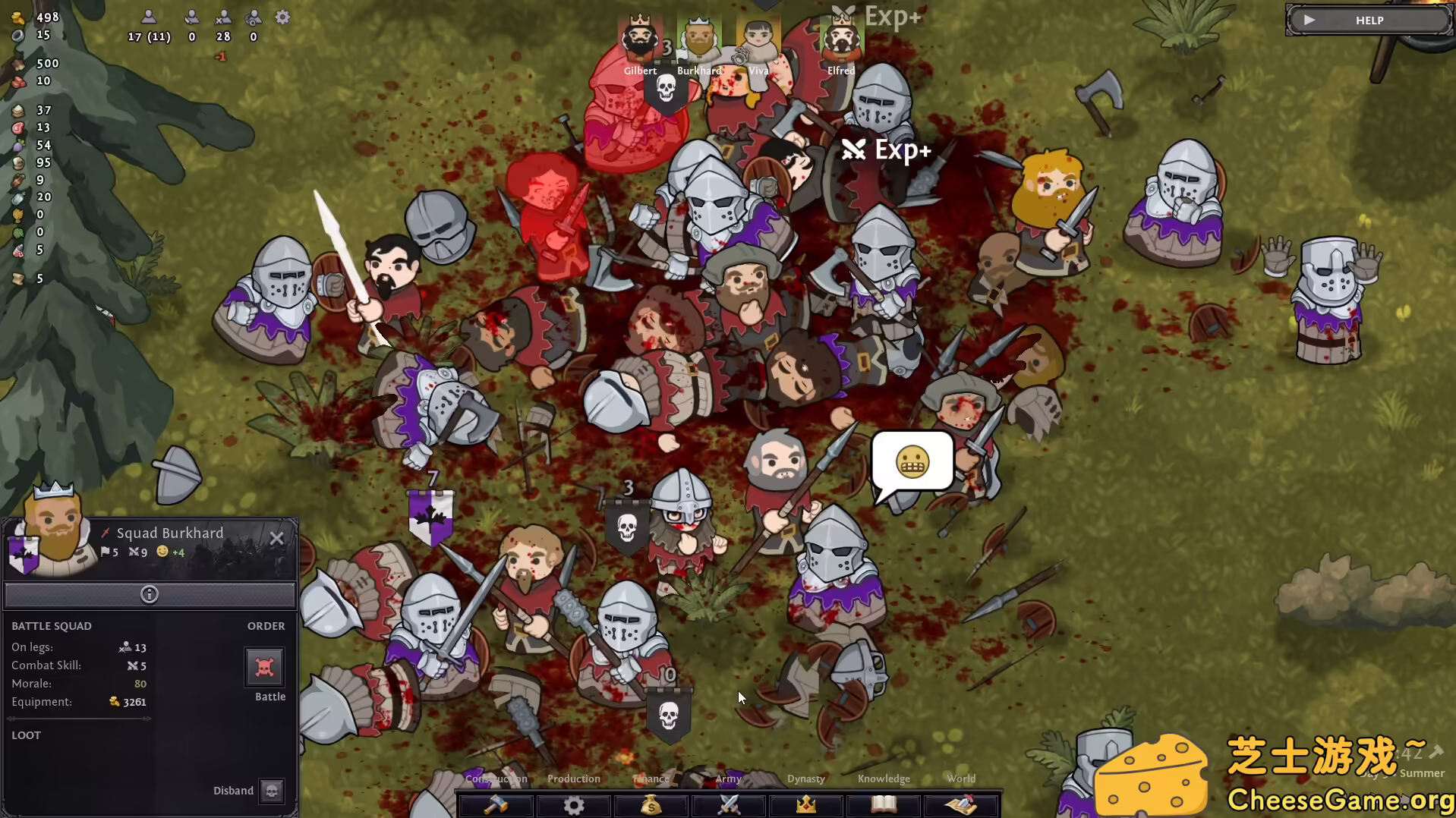Open the Dynasty crown menu
This screenshot has height=818, width=1456.
806,804
